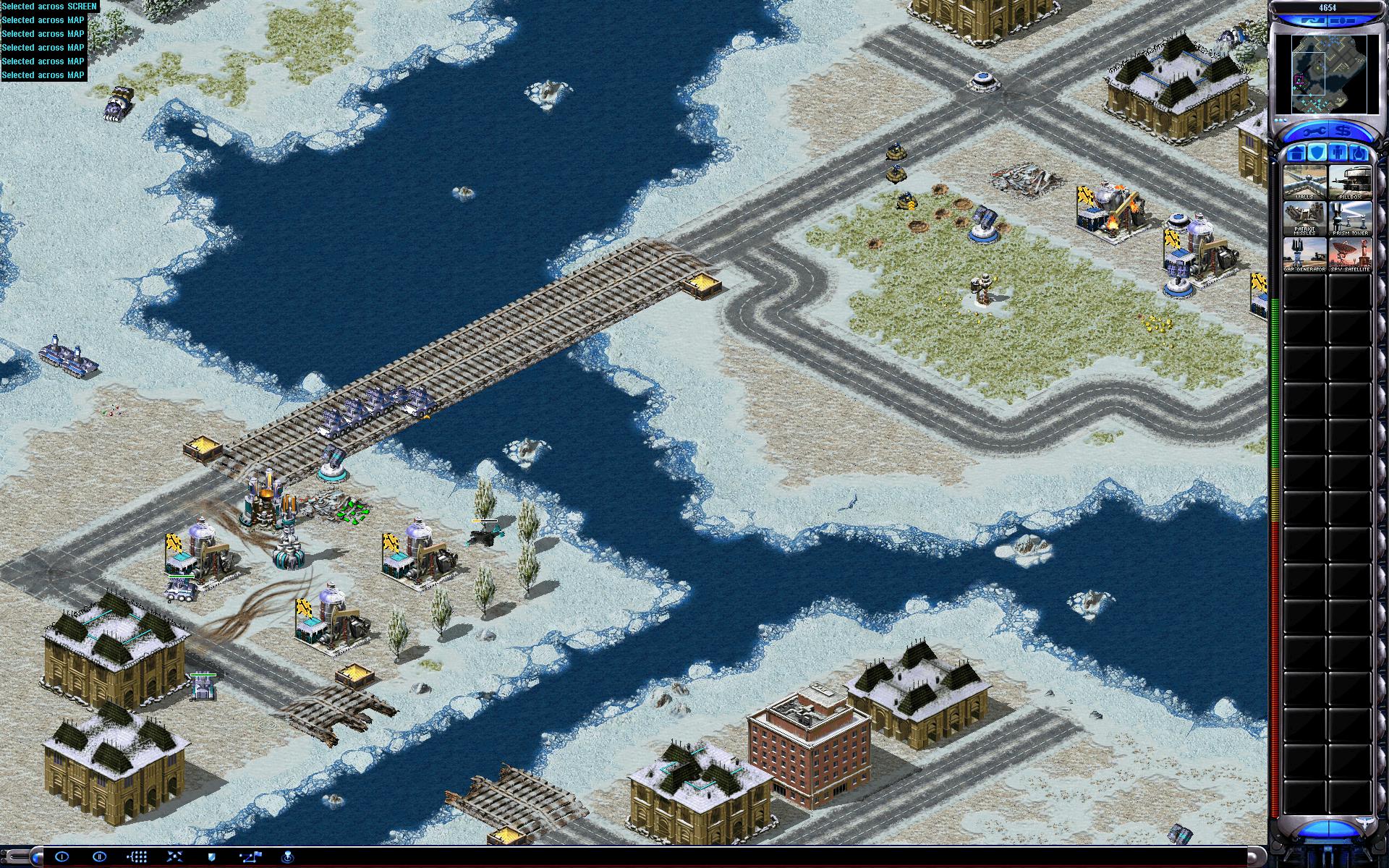
Task: Build a Pillbox defense
Action: pyautogui.click(x=1350, y=182)
